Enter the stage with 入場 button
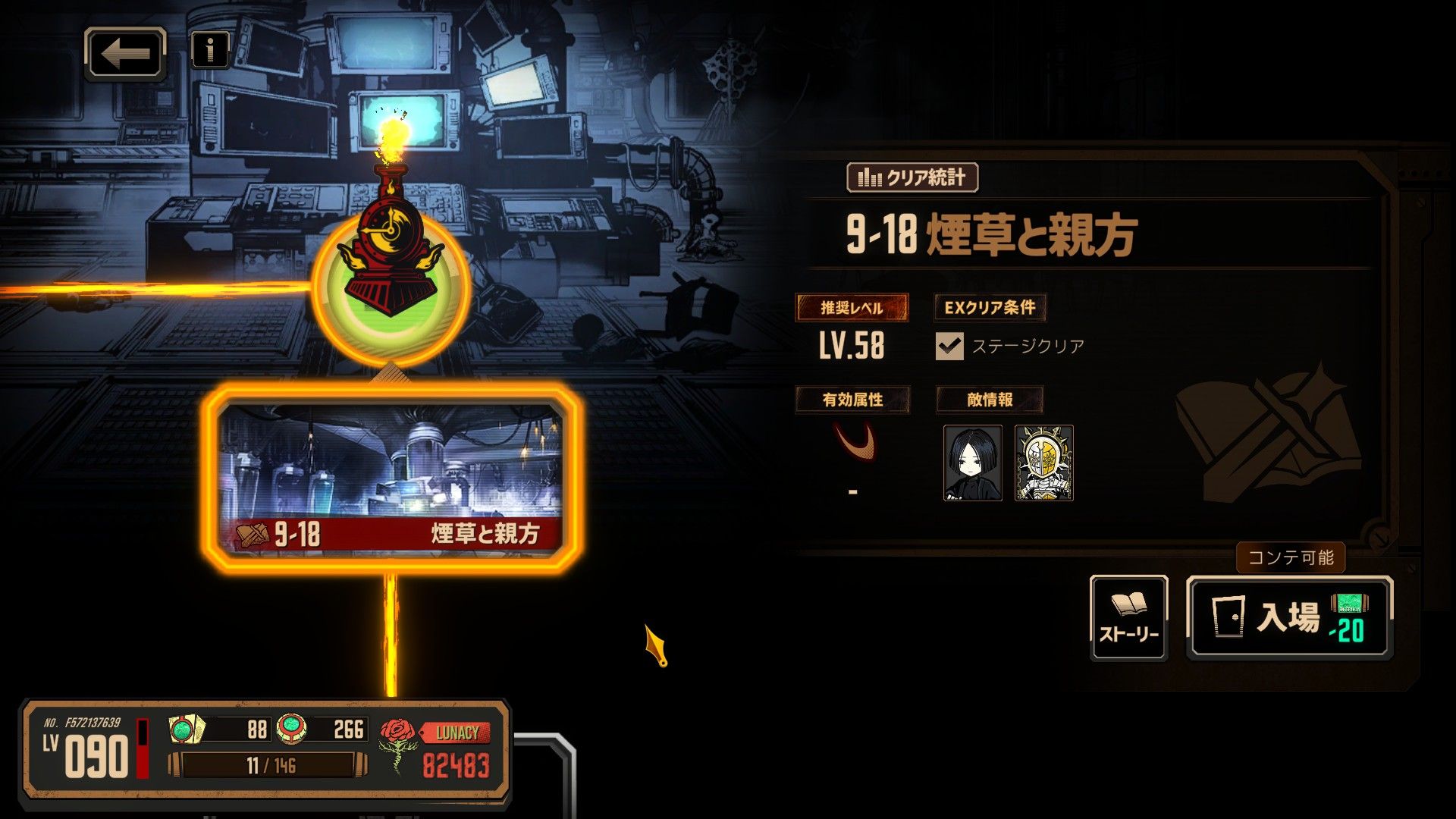The image size is (1456, 819). click(x=1289, y=617)
